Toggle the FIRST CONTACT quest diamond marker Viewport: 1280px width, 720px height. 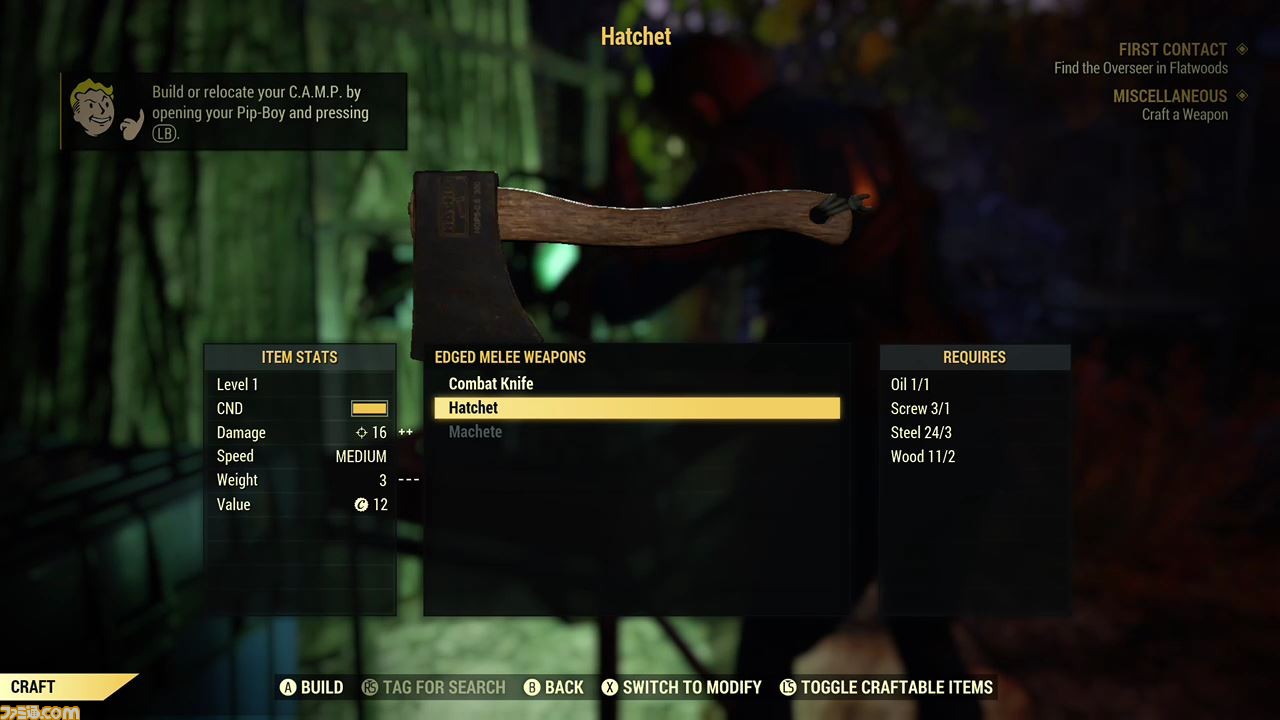click(x=1242, y=49)
